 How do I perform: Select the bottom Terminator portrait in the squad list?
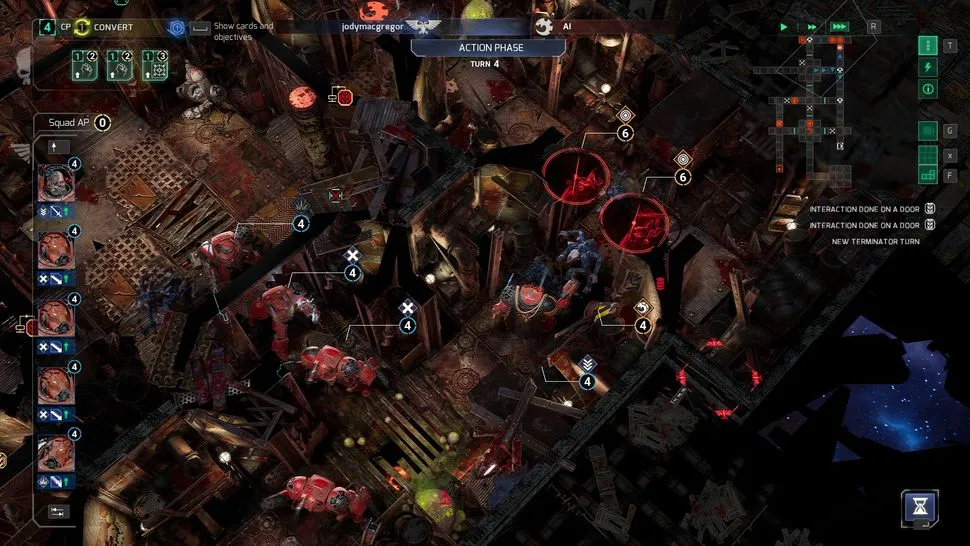tap(55, 454)
